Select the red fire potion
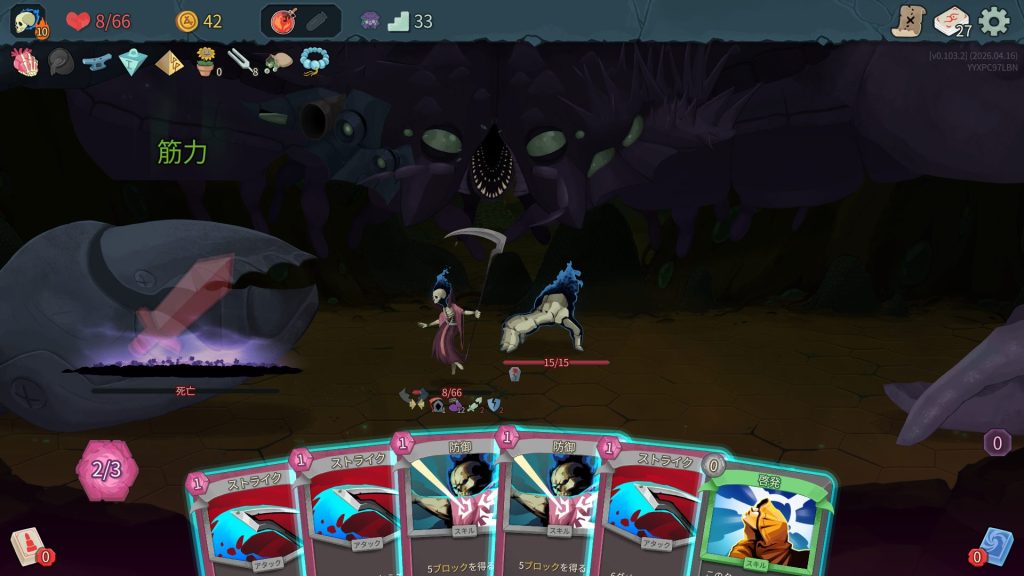The height and width of the screenshot is (576, 1024). click(283, 21)
